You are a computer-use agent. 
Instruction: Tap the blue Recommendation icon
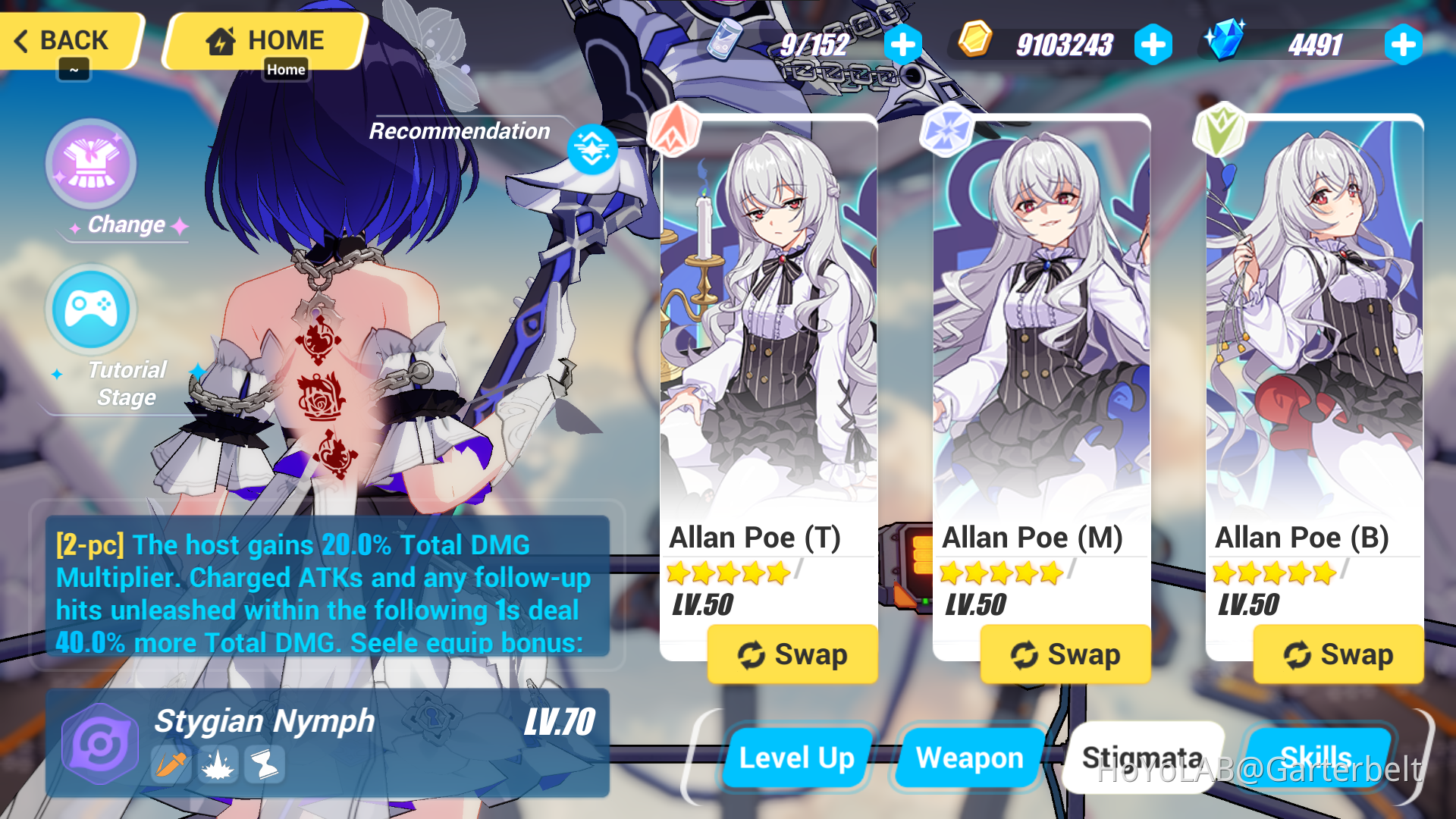[x=592, y=149]
